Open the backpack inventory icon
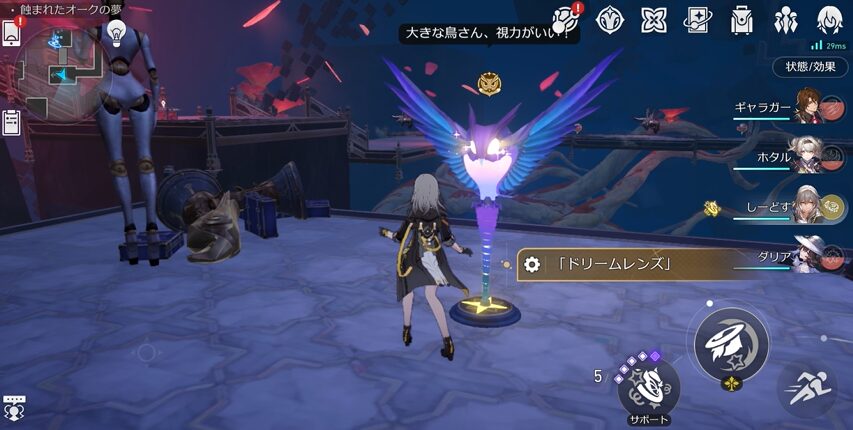Viewport: 853px width, 430px height. (741, 19)
